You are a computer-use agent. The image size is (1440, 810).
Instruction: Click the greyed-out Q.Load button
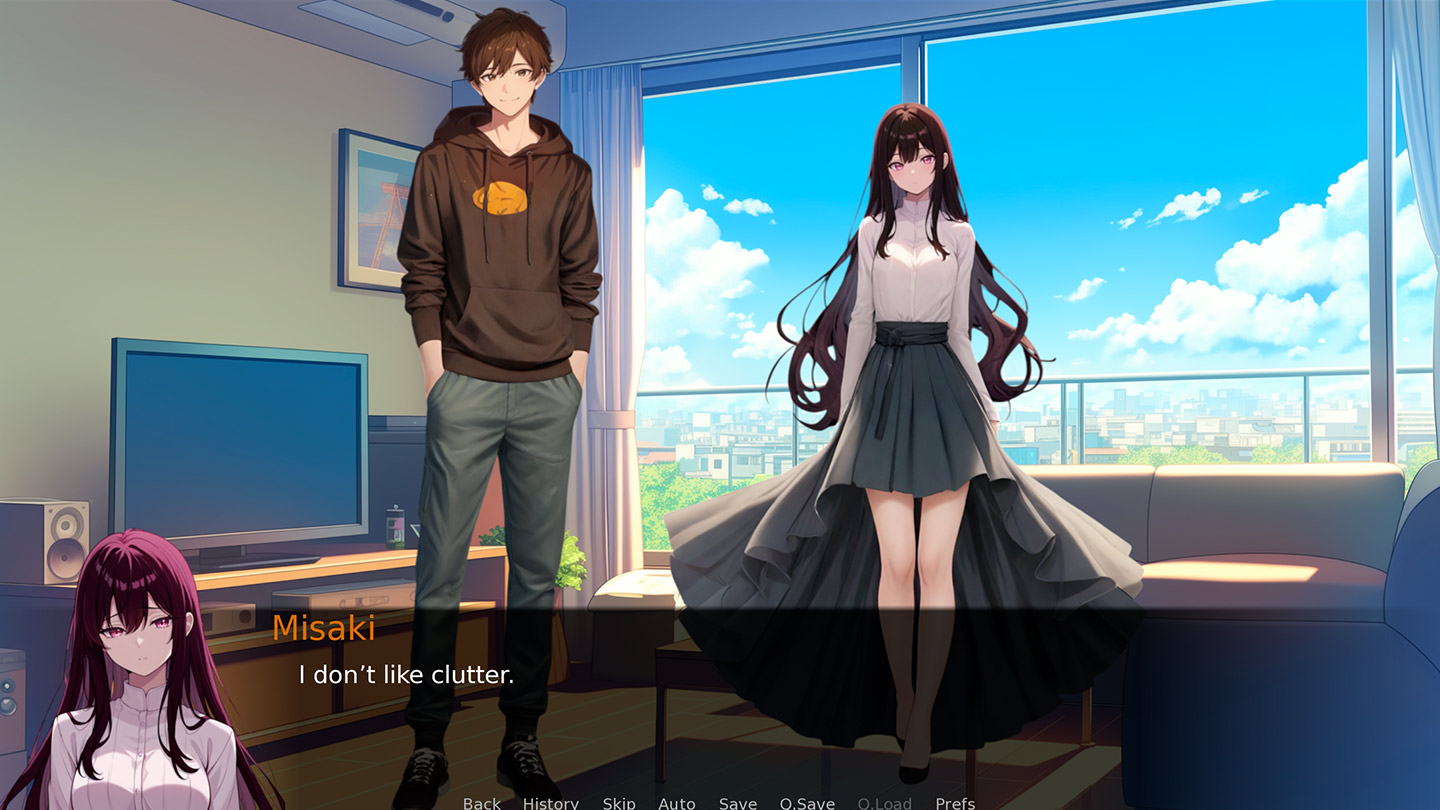pos(885,803)
